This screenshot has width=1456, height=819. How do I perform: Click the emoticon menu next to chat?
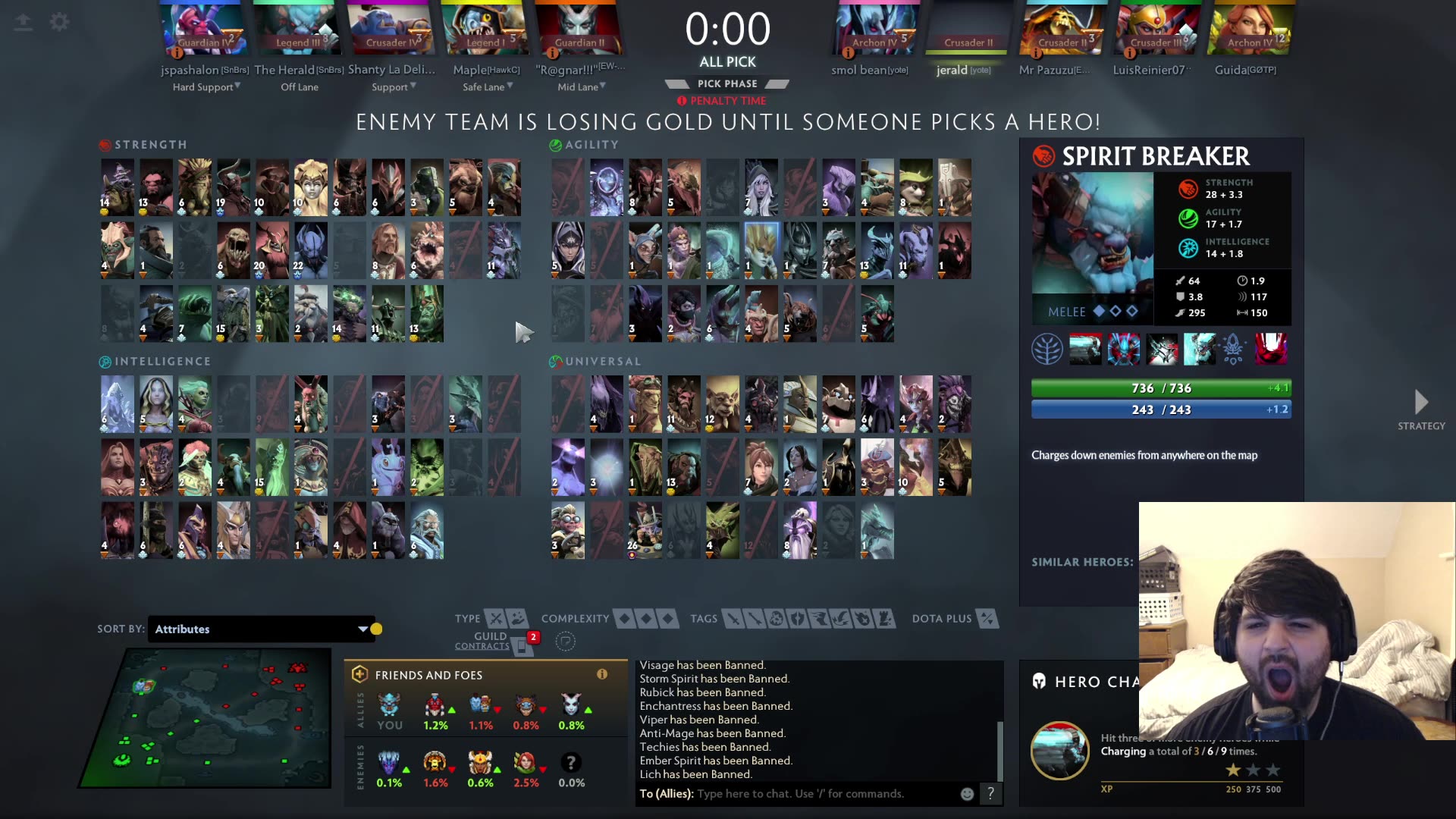click(x=966, y=793)
